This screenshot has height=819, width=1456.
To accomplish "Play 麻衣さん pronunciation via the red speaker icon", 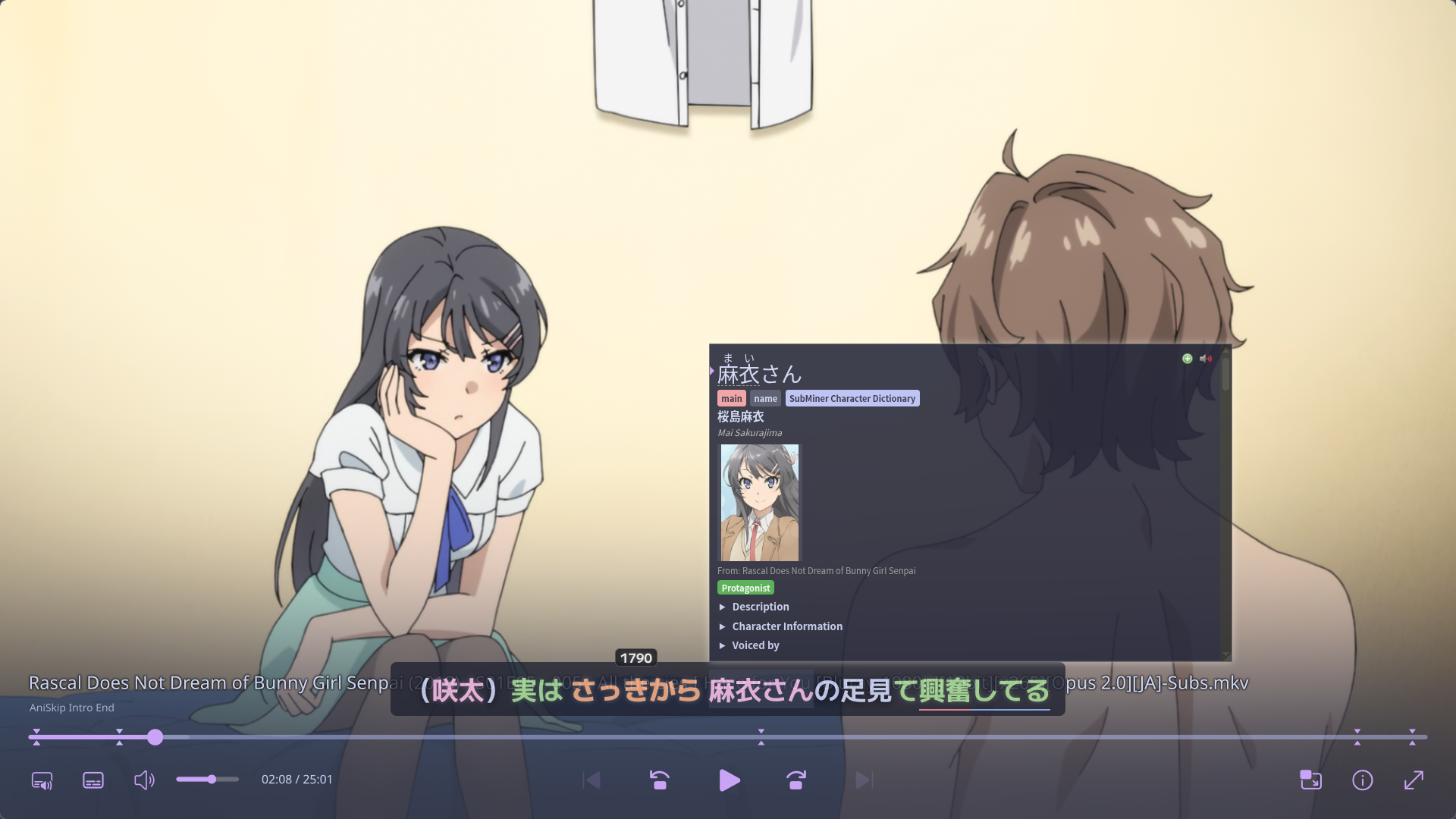I will pos(1206,359).
